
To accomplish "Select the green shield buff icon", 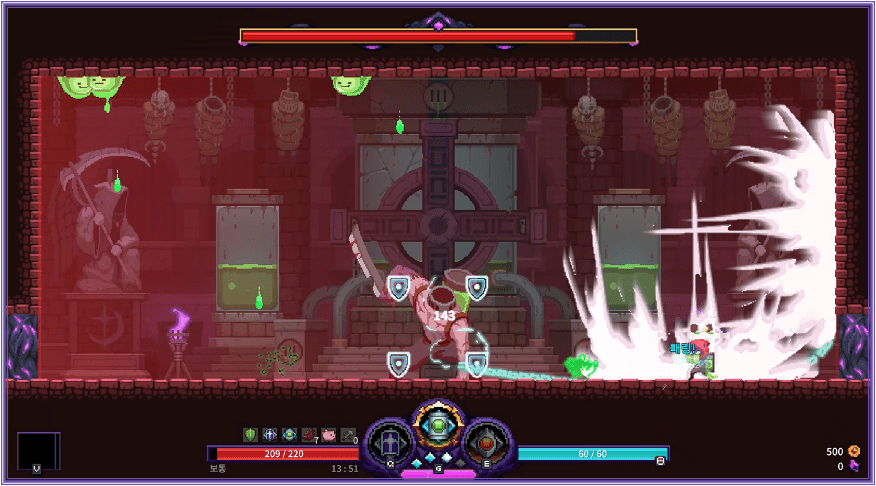I will click(251, 435).
